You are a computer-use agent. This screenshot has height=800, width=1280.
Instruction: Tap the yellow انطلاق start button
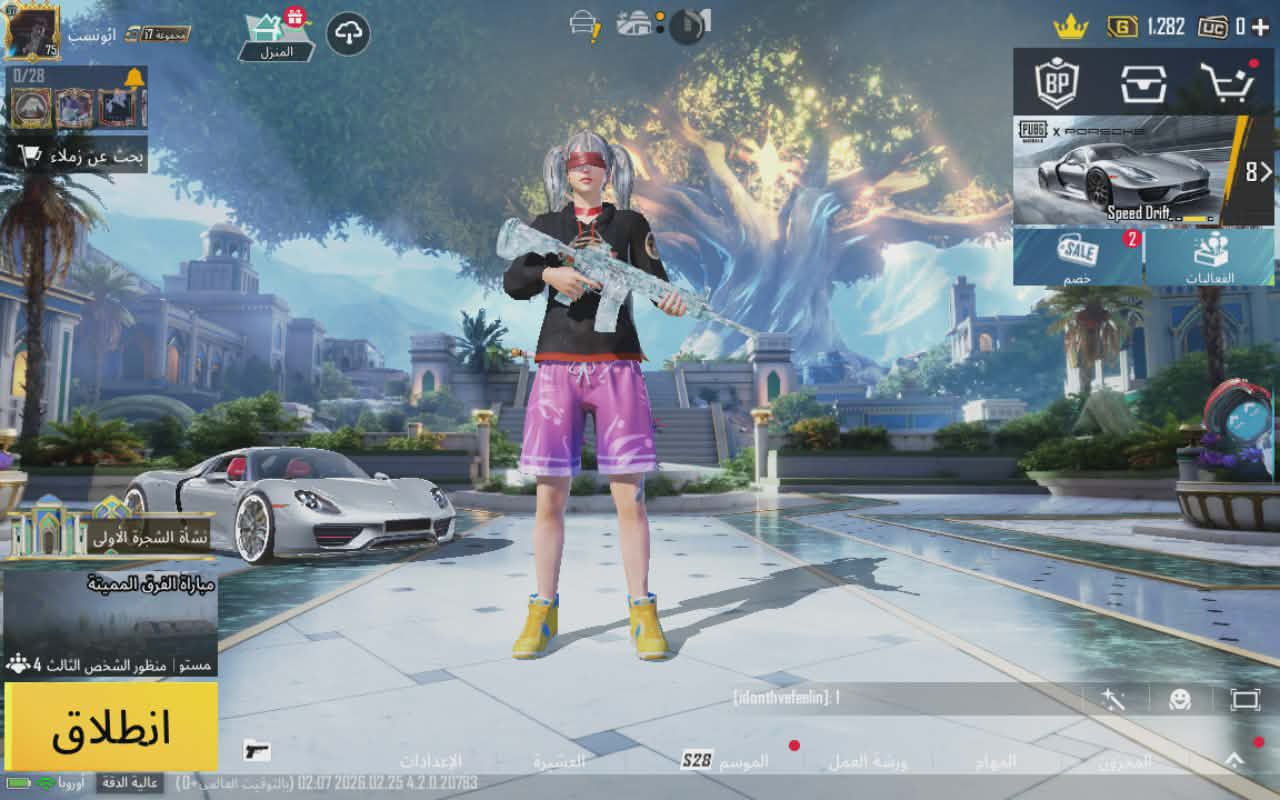111,727
